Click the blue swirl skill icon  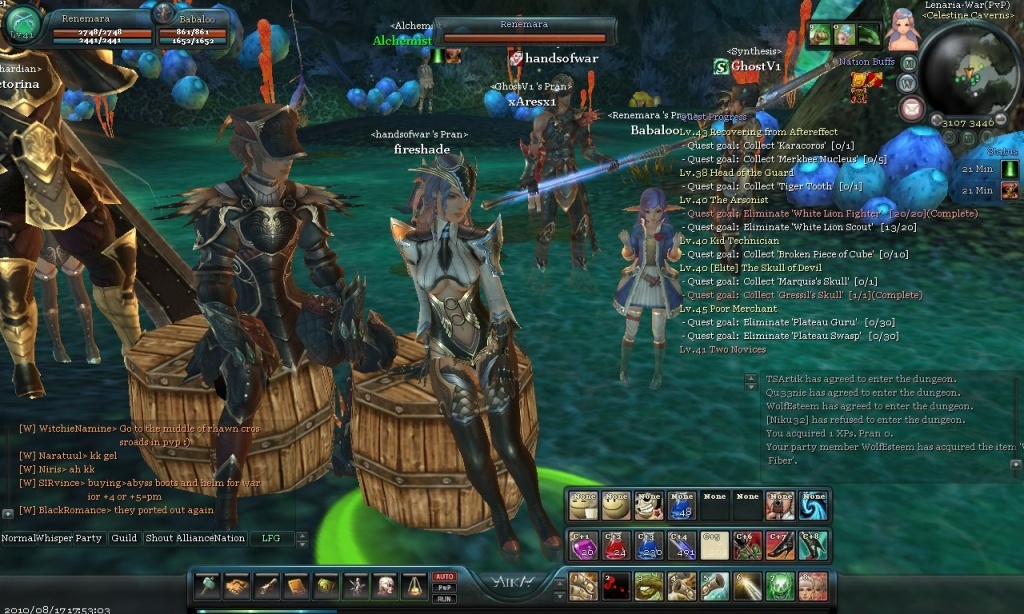[x=813, y=505]
